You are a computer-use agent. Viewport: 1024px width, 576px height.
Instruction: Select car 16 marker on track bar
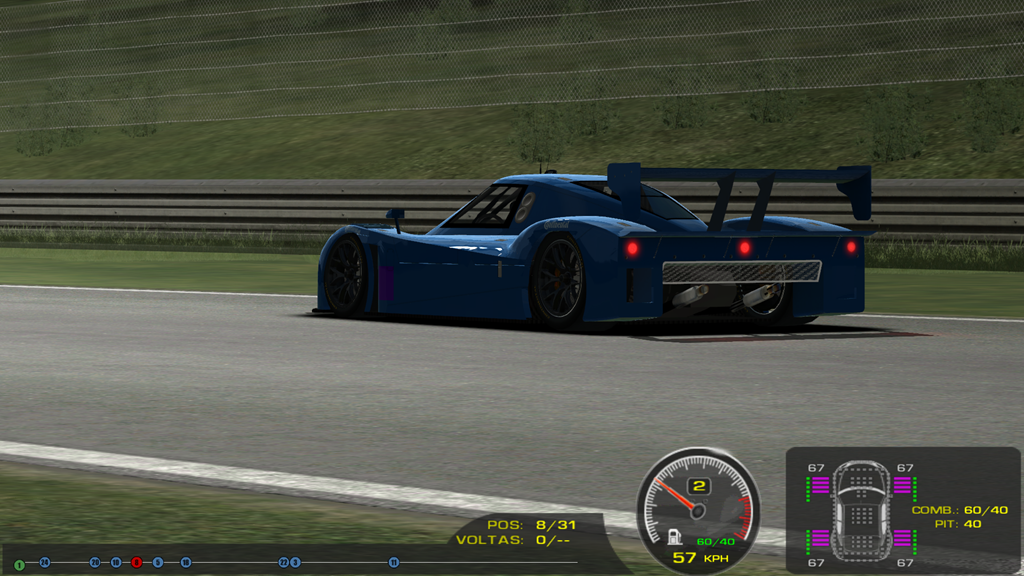click(x=186, y=562)
